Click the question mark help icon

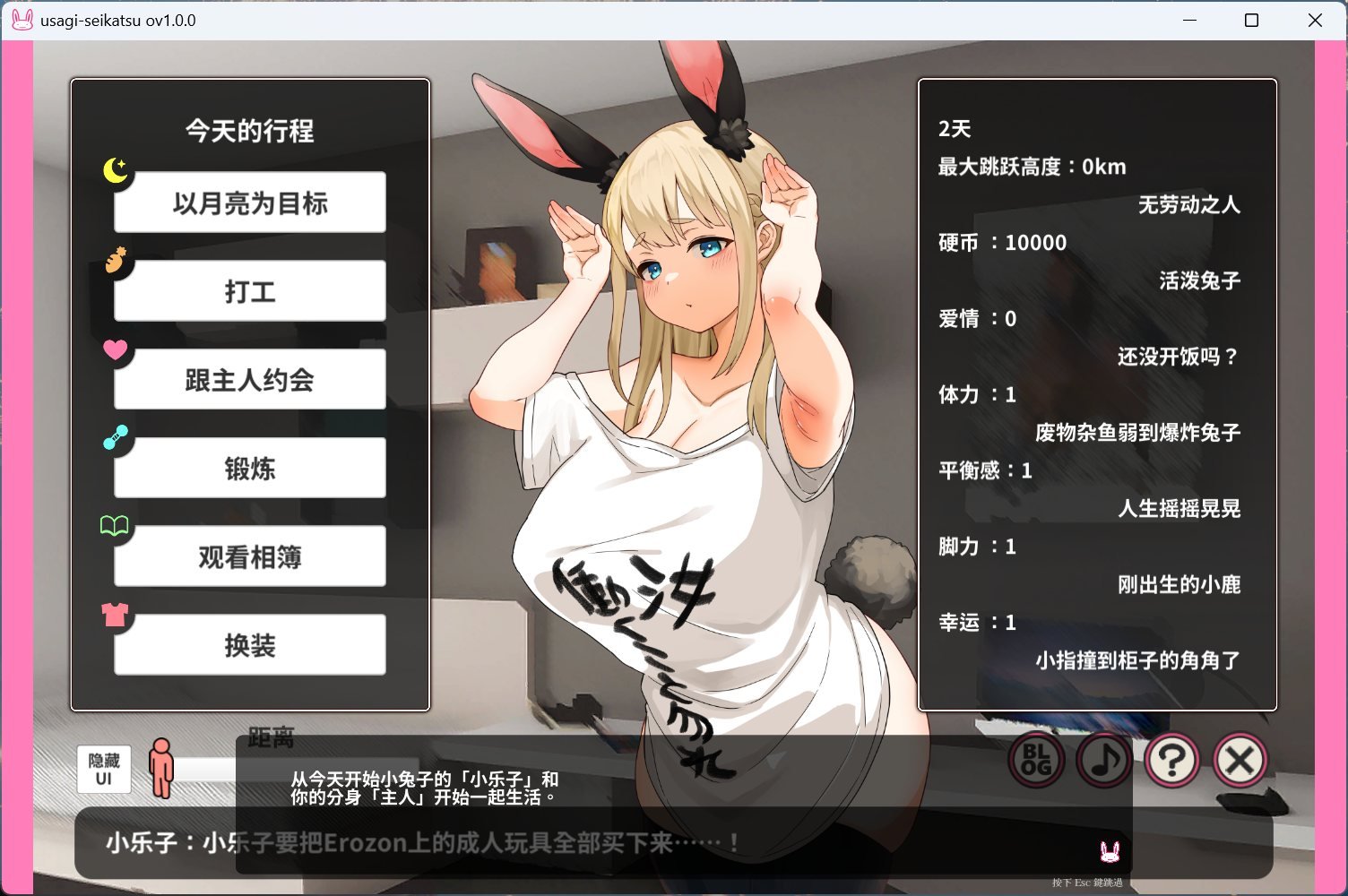pos(1171,760)
